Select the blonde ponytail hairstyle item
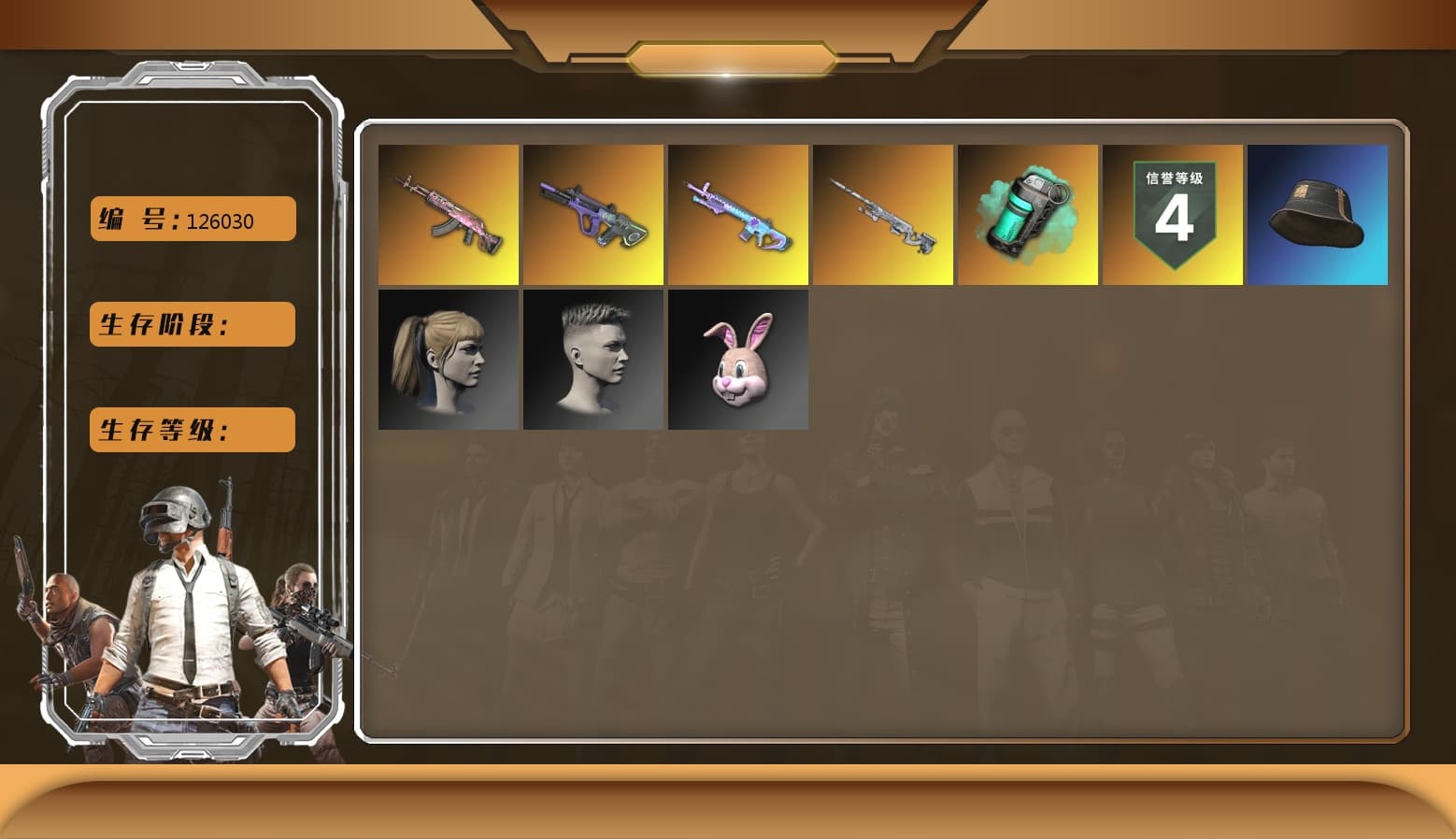This screenshot has height=839, width=1456. pyautogui.click(x=449, y=359)
